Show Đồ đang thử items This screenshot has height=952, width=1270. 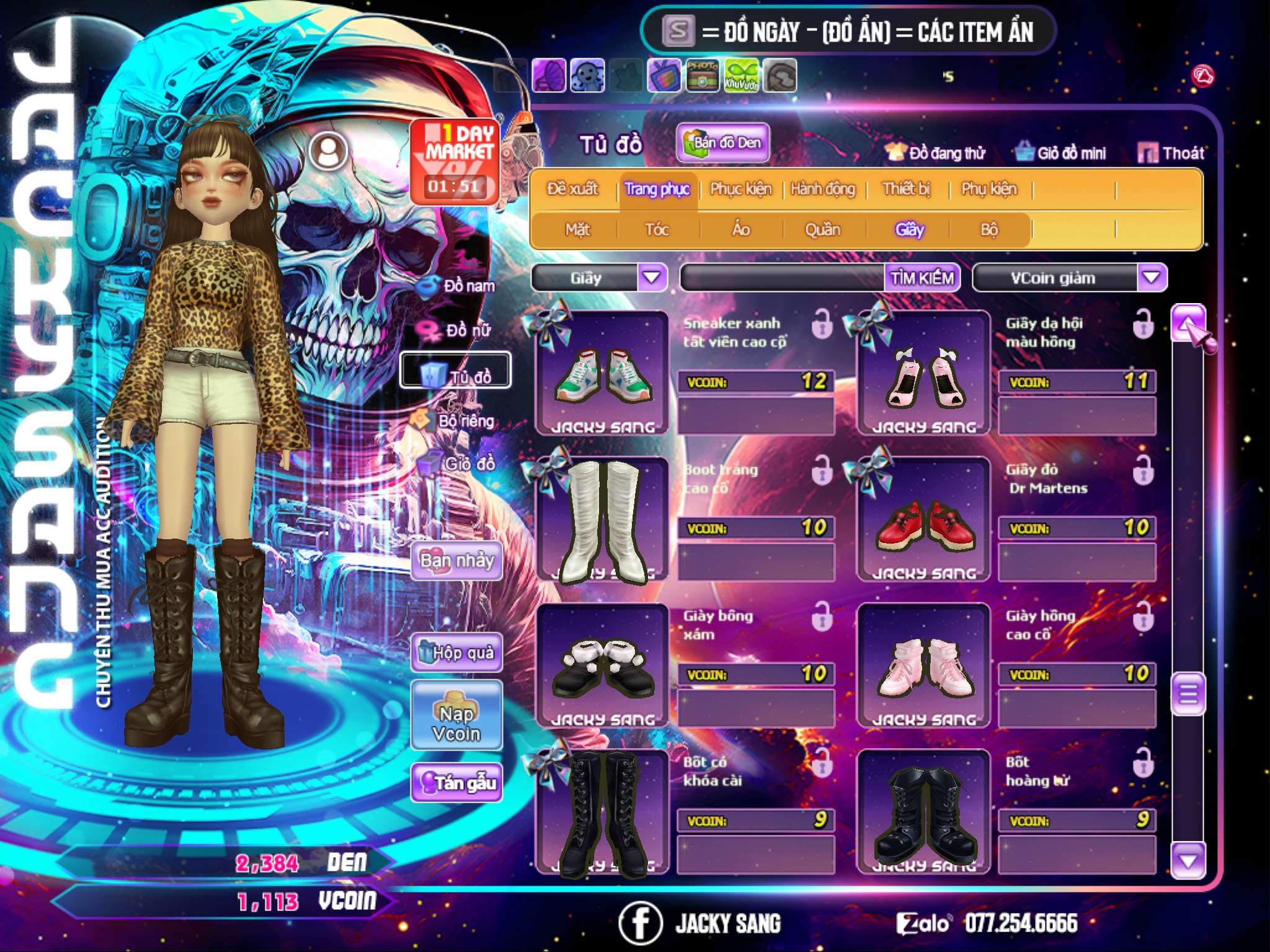(935, 152)
